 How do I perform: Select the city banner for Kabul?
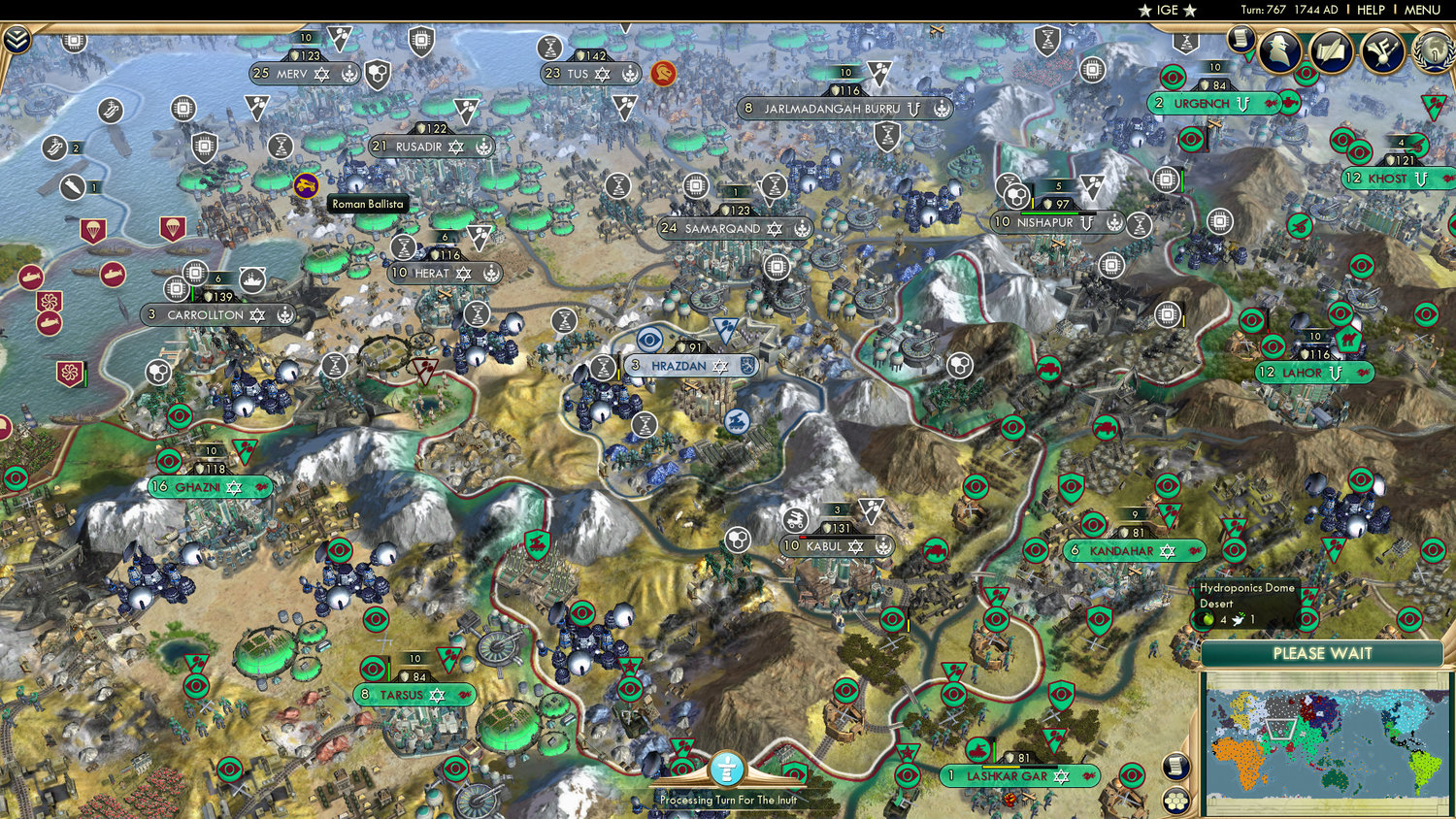(824, 546)
